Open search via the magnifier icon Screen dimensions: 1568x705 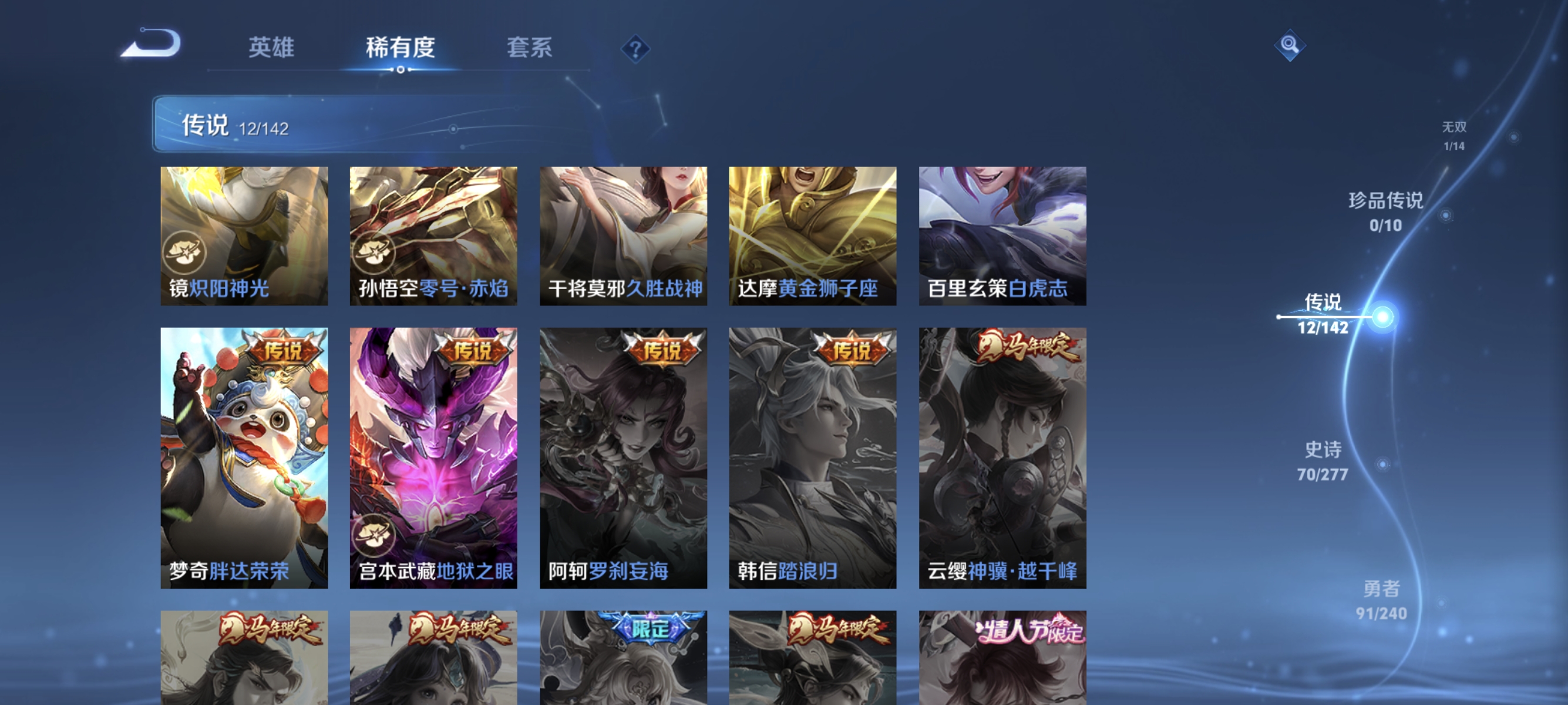[1291, 45]
